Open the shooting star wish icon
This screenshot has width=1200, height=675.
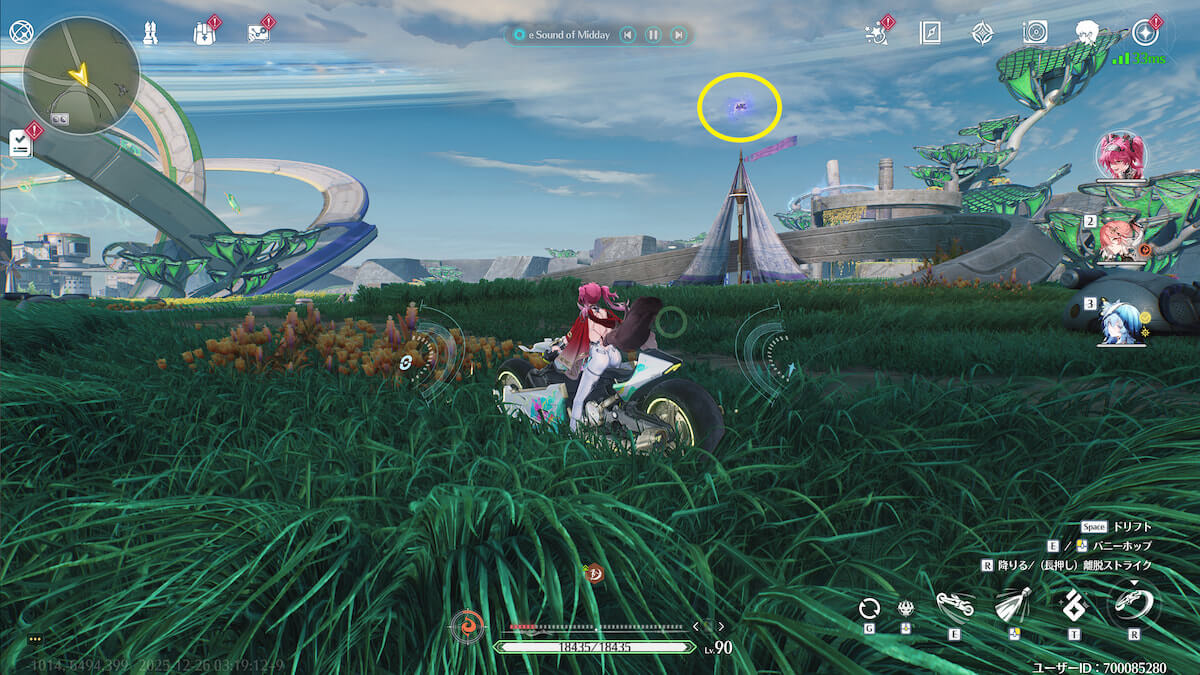click(x=877, y=33)
